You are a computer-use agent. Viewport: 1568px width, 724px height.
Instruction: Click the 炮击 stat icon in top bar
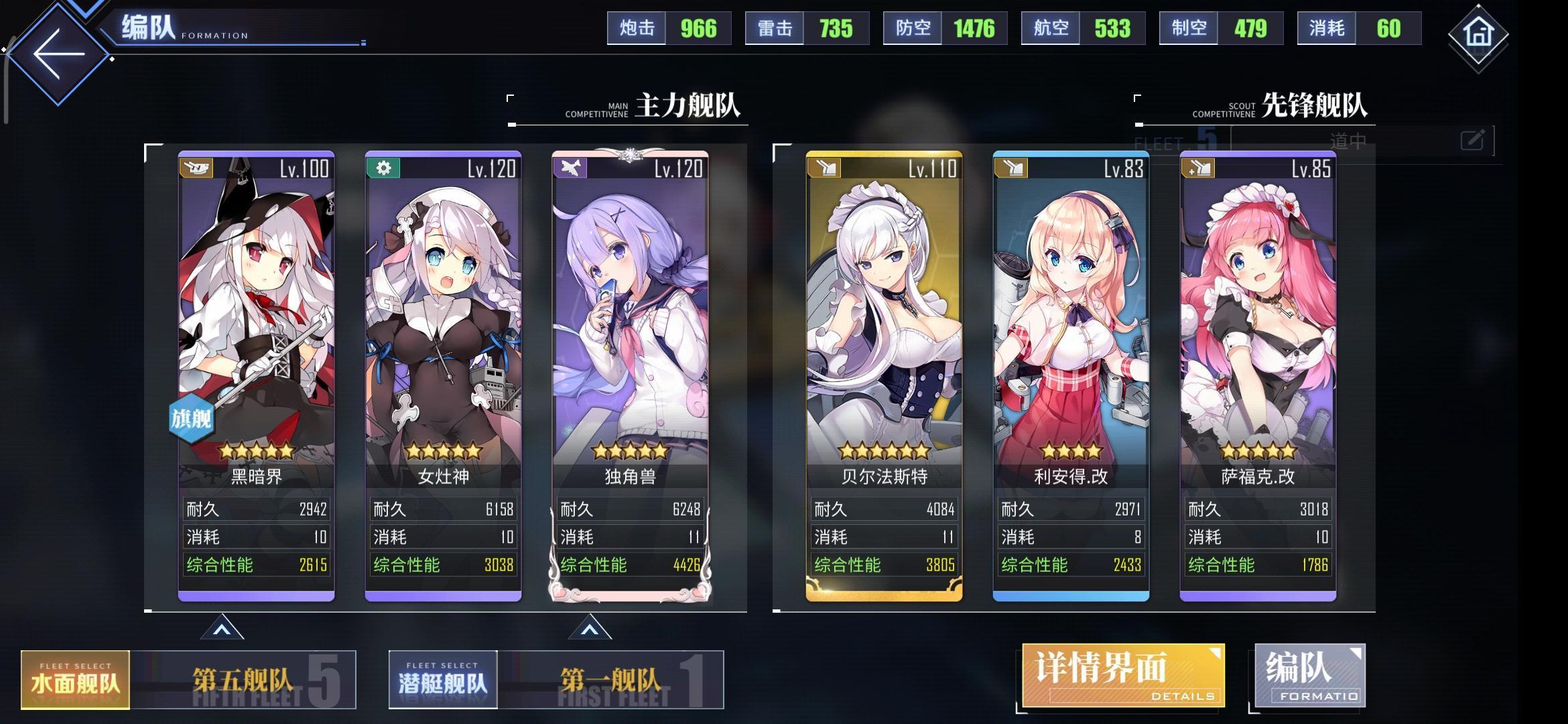(635, 28)
